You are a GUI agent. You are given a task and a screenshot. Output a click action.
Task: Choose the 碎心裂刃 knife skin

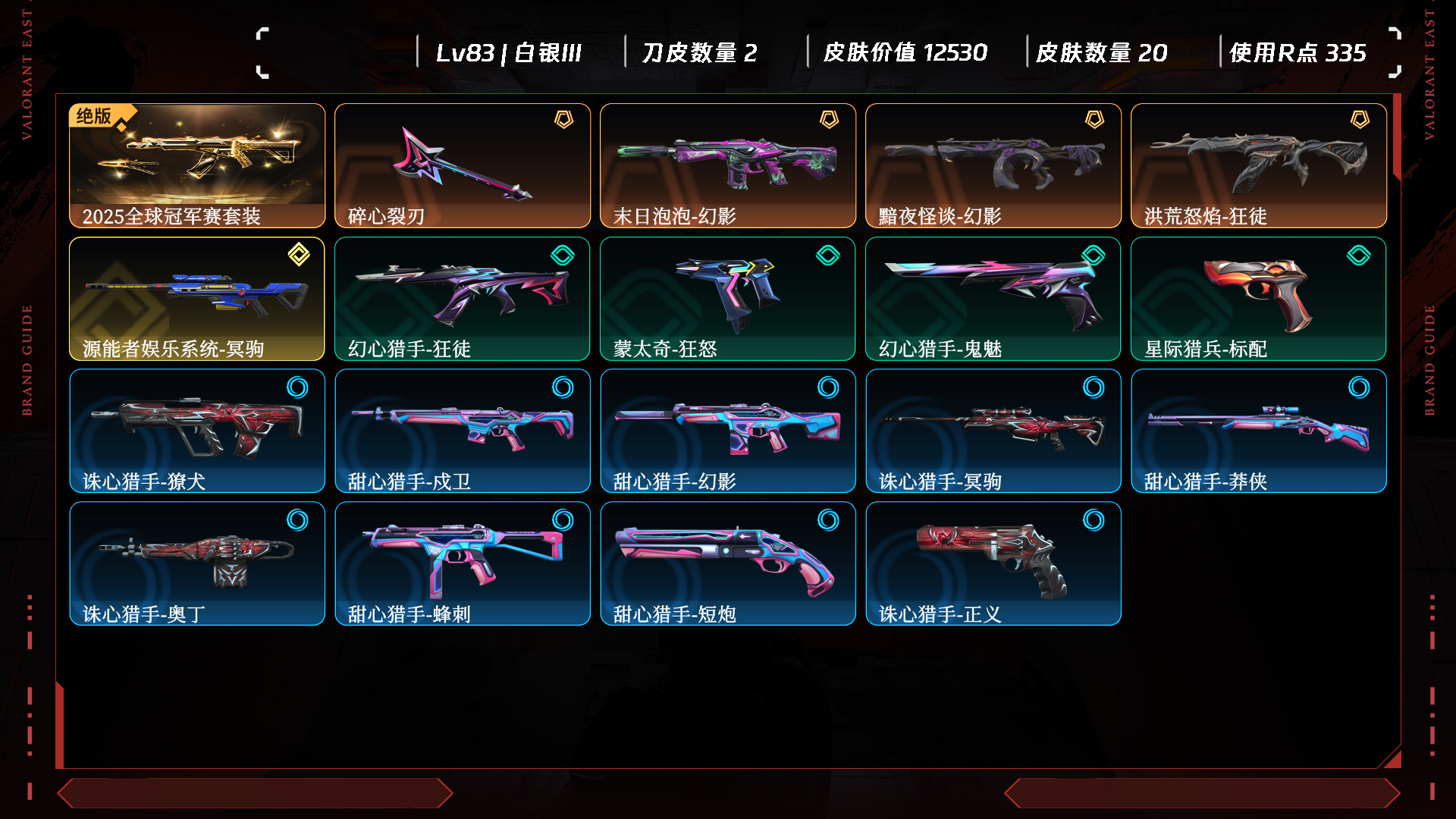pyautogui.click(x=463, y=165)
